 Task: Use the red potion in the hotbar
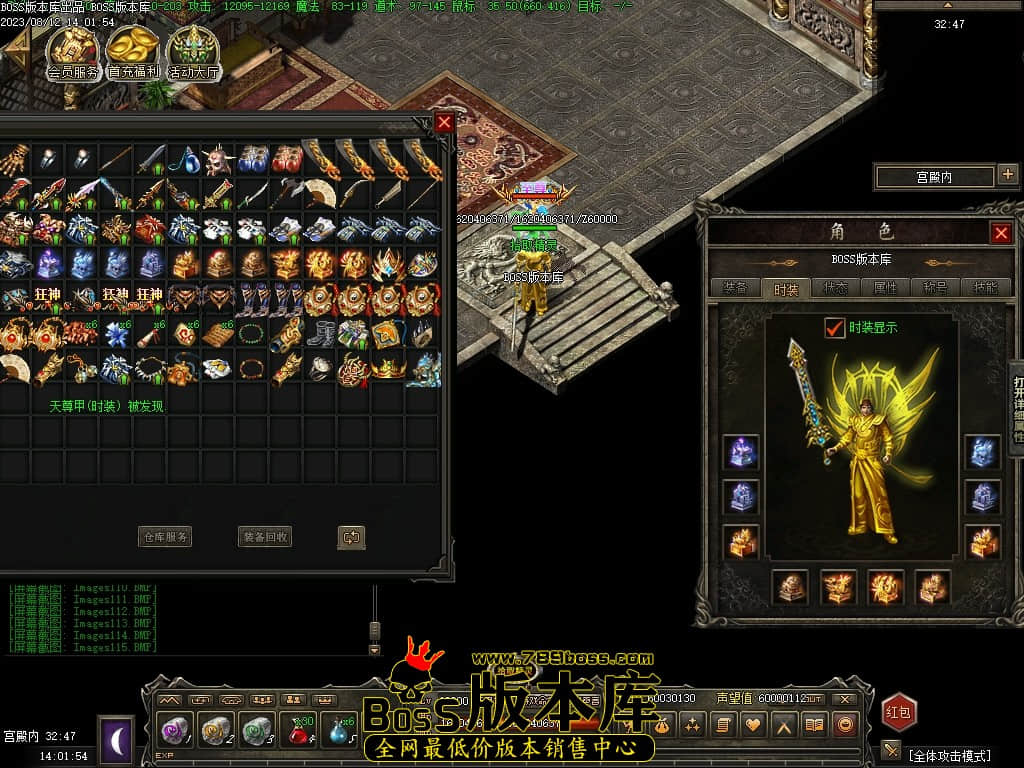click(297, 729)
